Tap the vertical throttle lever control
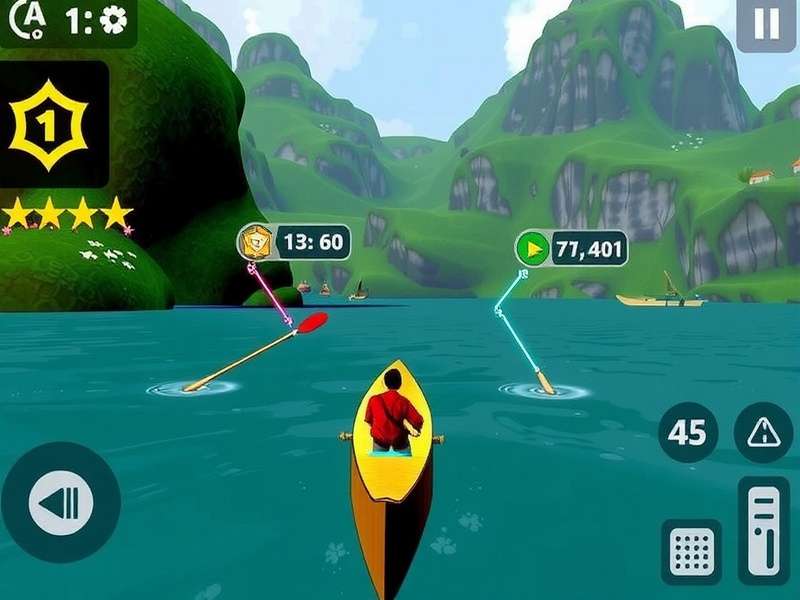Viewport: 800px width, 600px height. [763, 530]
